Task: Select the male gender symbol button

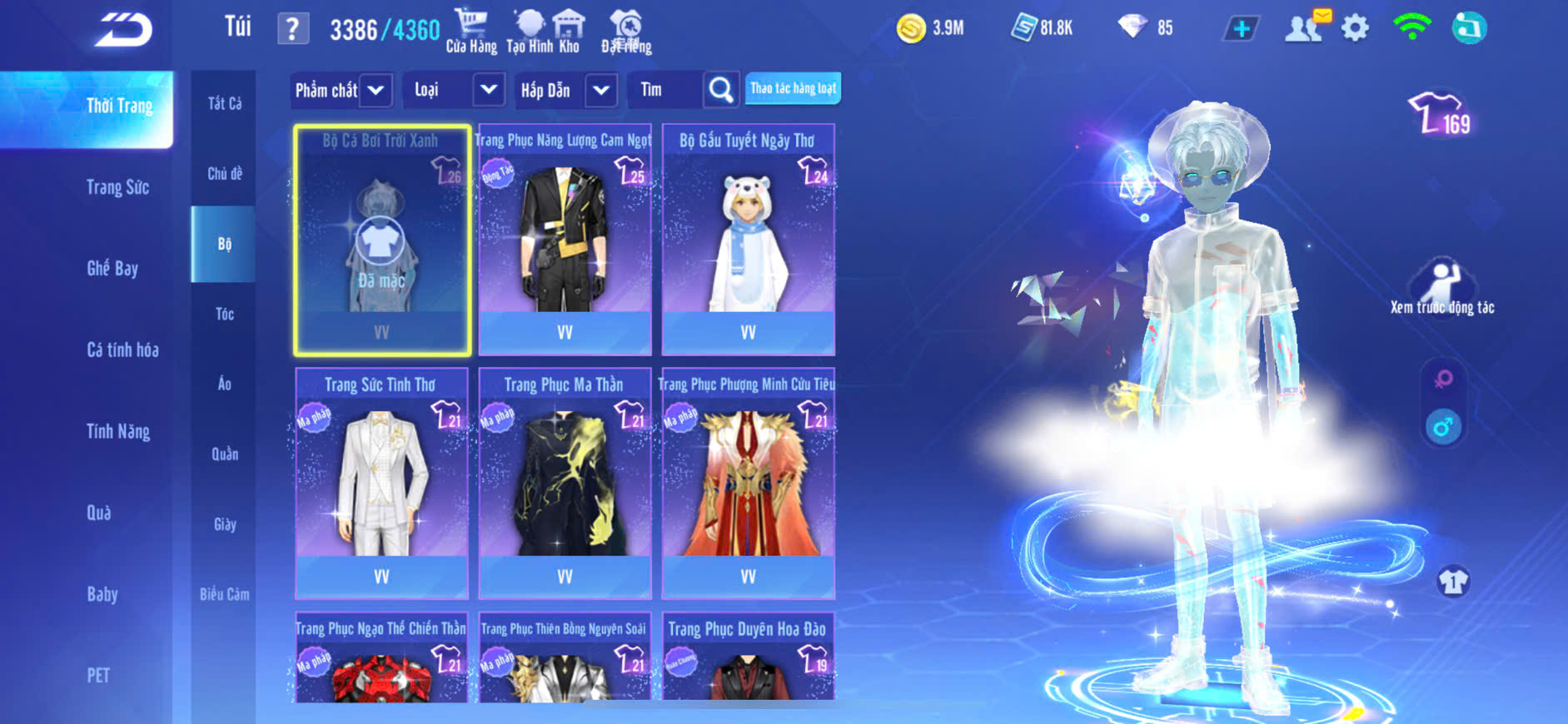Action: pyautogui.click(x=1443, y=427)
